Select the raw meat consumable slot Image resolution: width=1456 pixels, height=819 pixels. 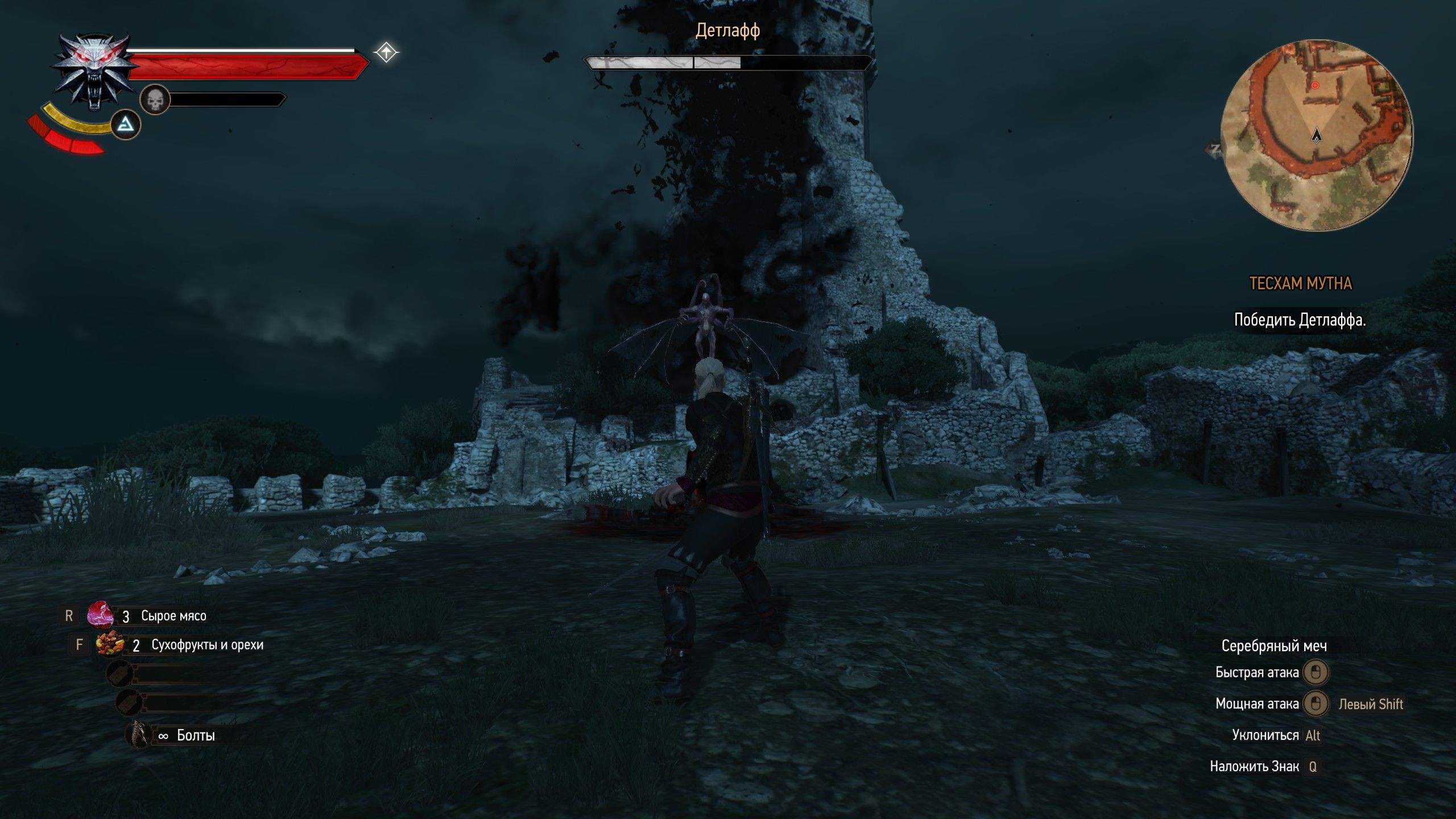[101, 615]
